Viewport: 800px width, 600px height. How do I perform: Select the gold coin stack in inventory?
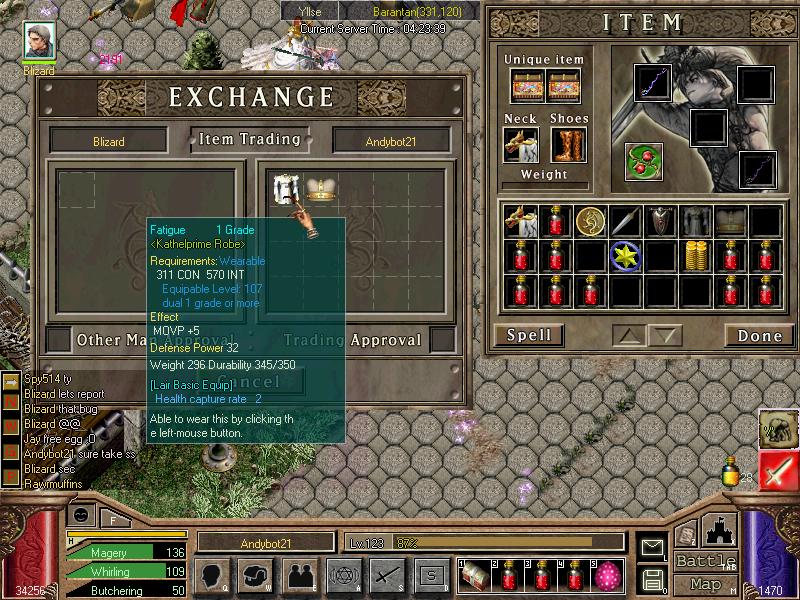[x=696, y=256]
